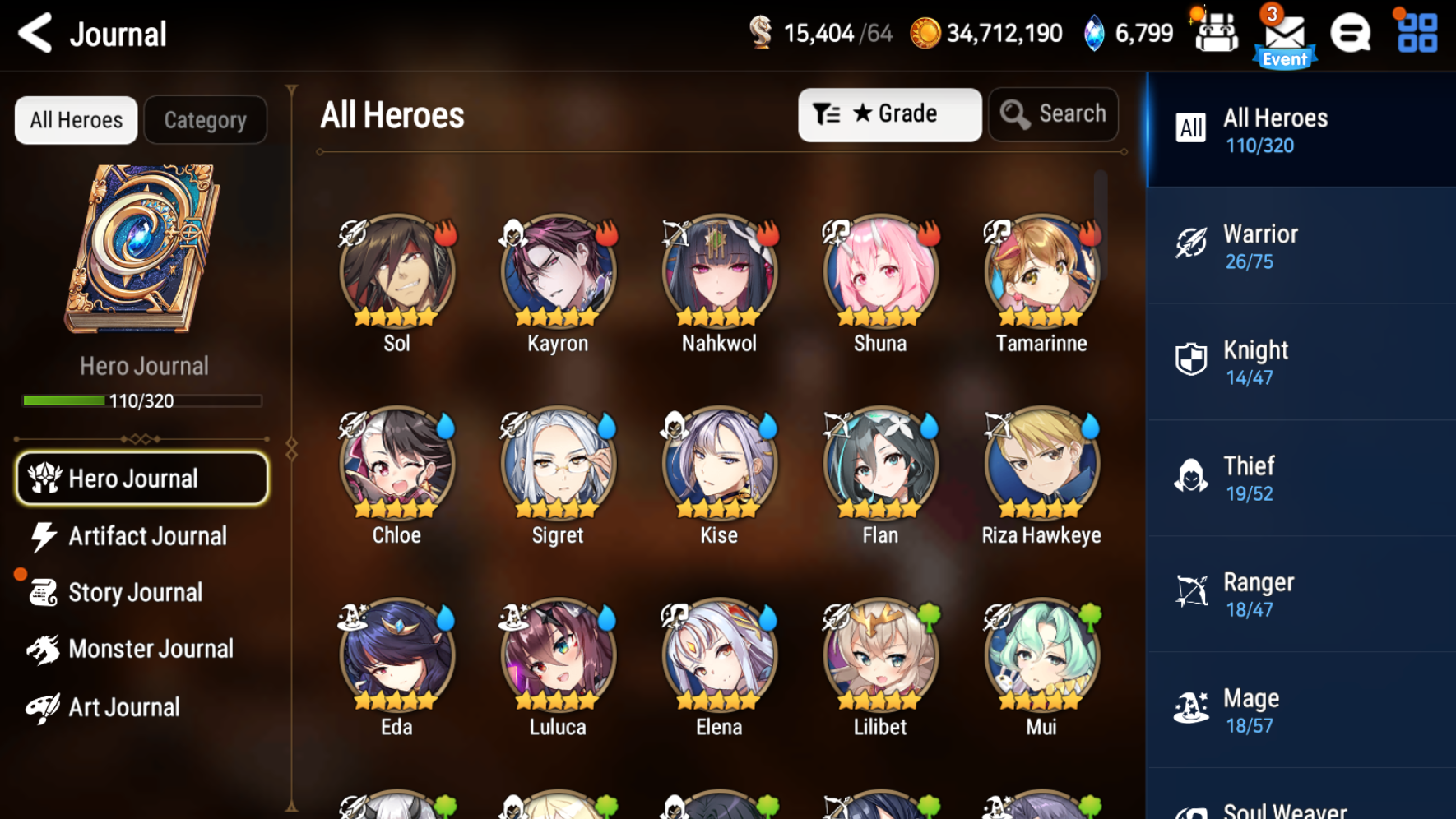Open the blue grid main menu

[1417, 34]
